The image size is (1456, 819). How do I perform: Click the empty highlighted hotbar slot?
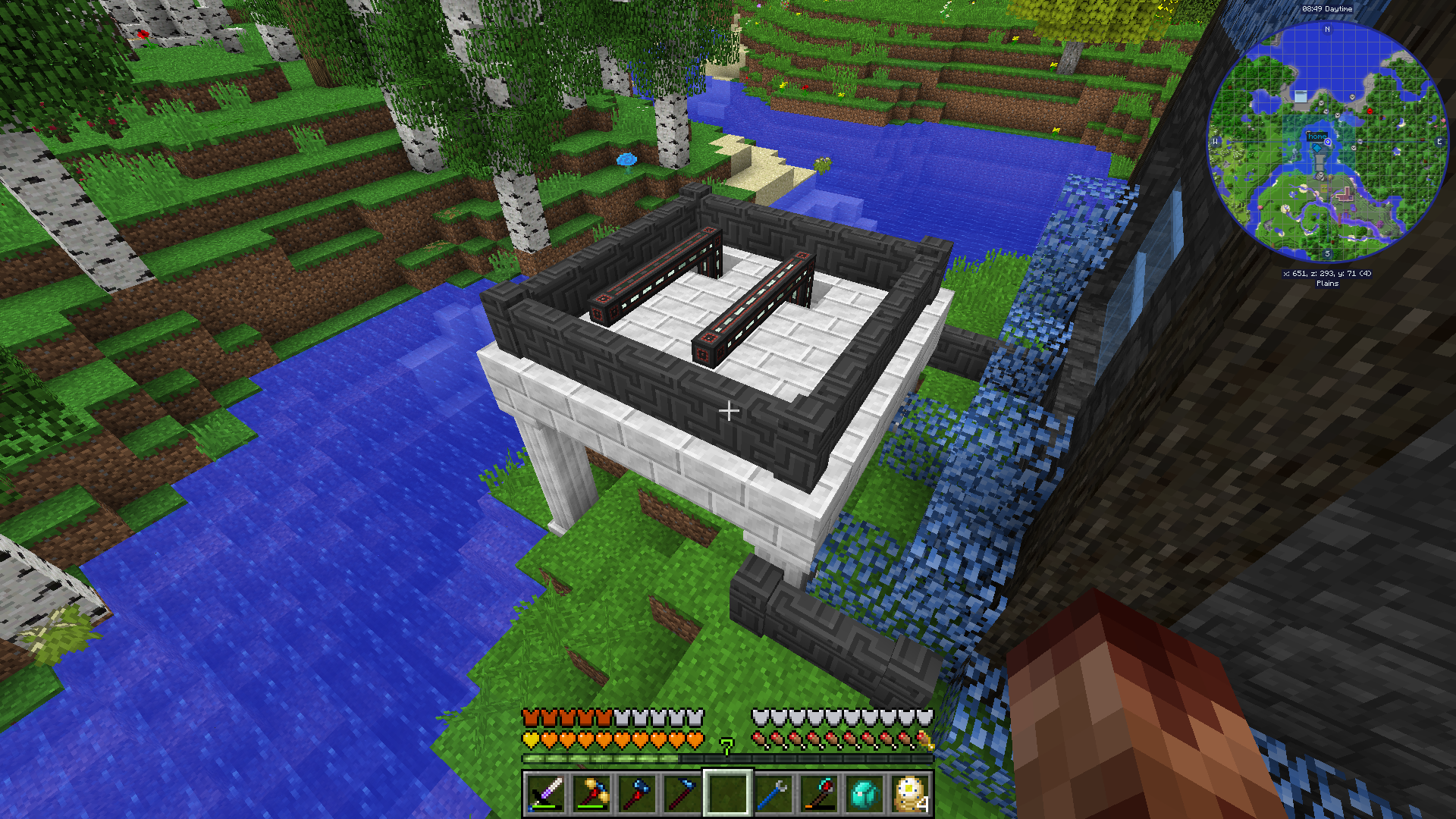[x=728, y=793]
